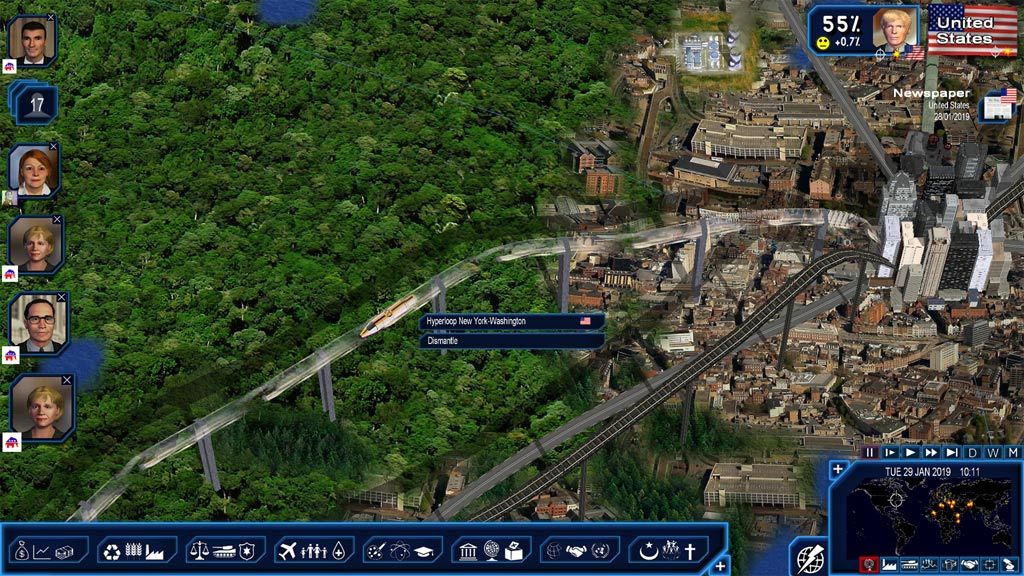Open the diplomacy handshake menu

coord(579,550)
